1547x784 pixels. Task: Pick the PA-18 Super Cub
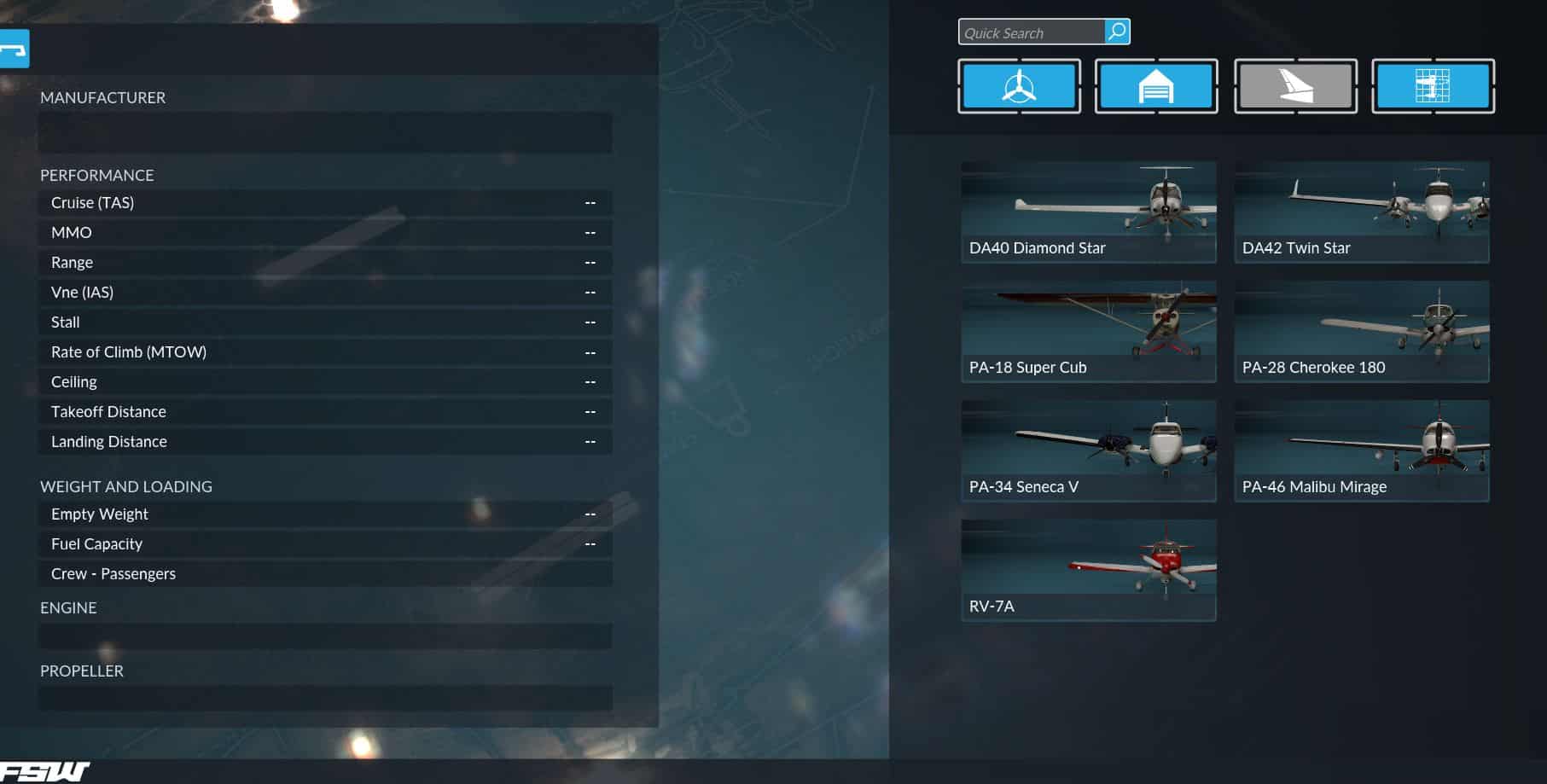(x=1088, y=331)
